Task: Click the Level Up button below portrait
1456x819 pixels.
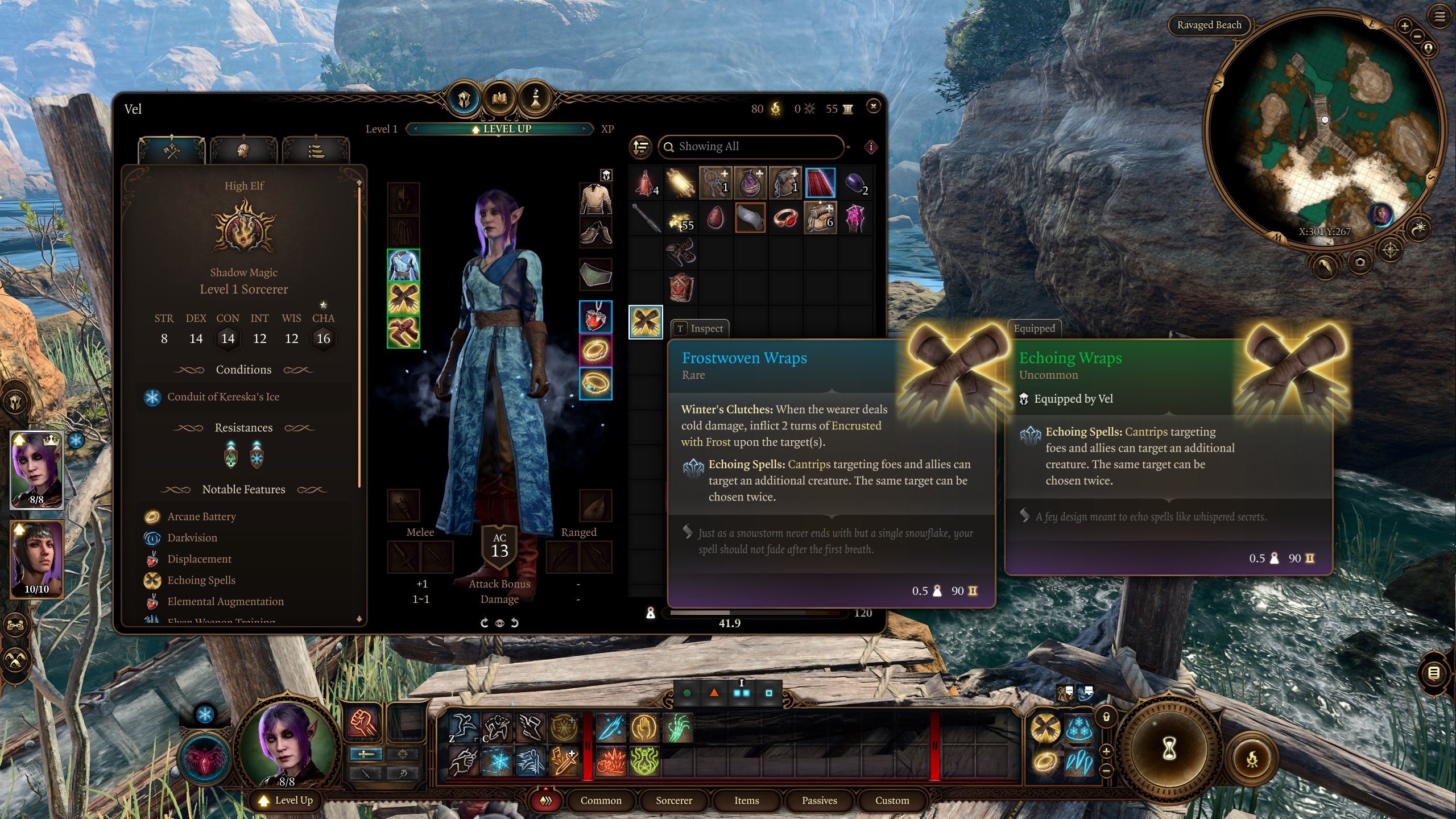Action: point(287,800)
